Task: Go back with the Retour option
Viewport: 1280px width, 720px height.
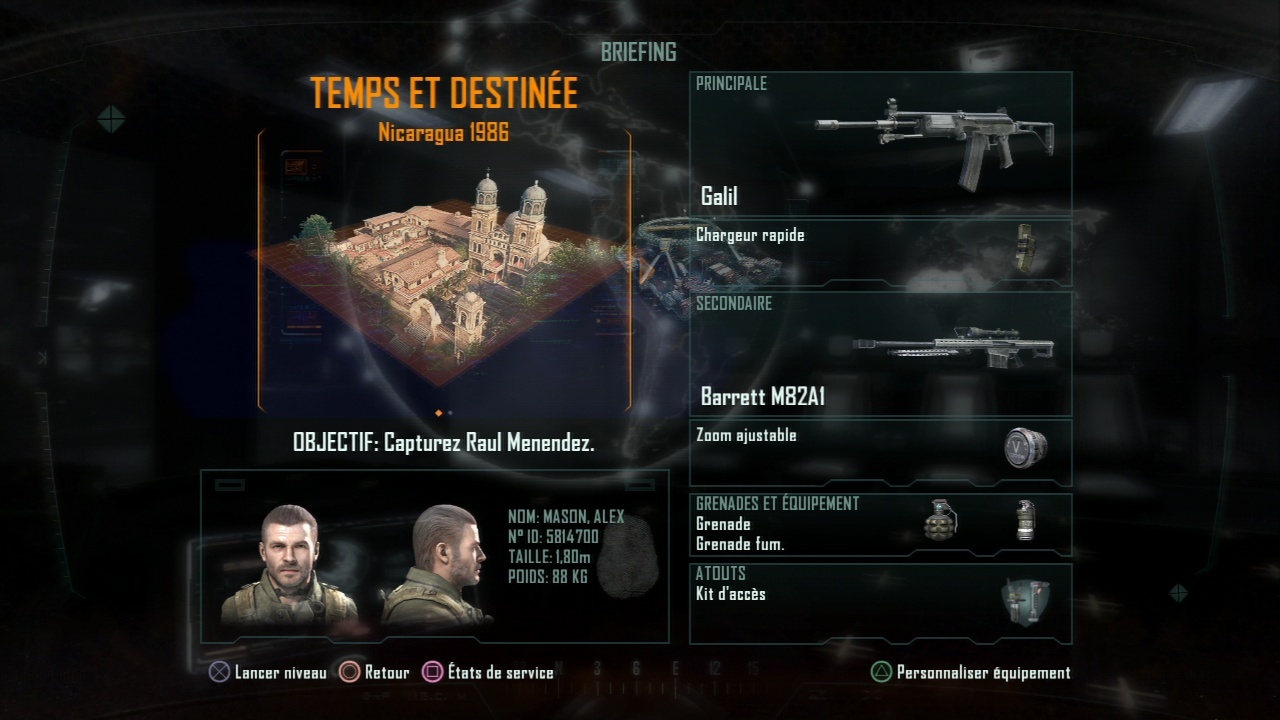Action: tap(375, 673)
